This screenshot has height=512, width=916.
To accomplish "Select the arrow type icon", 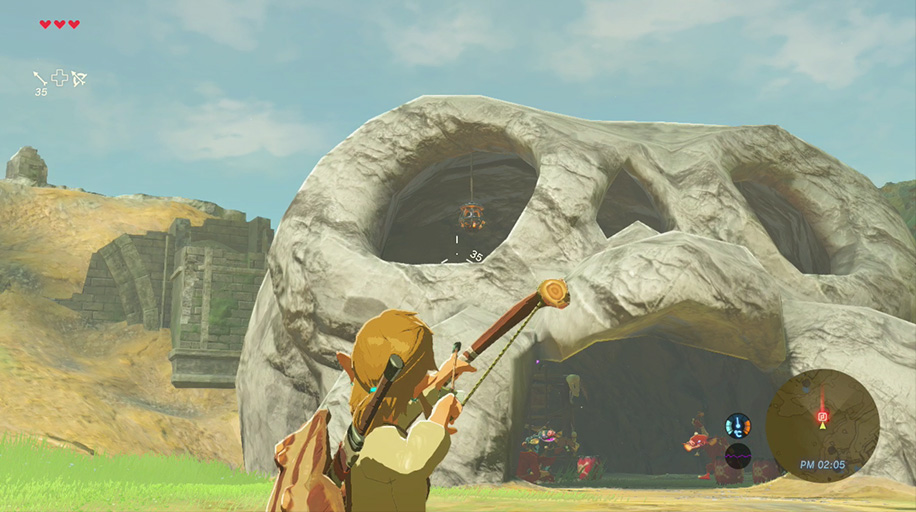I will (40, 78).
